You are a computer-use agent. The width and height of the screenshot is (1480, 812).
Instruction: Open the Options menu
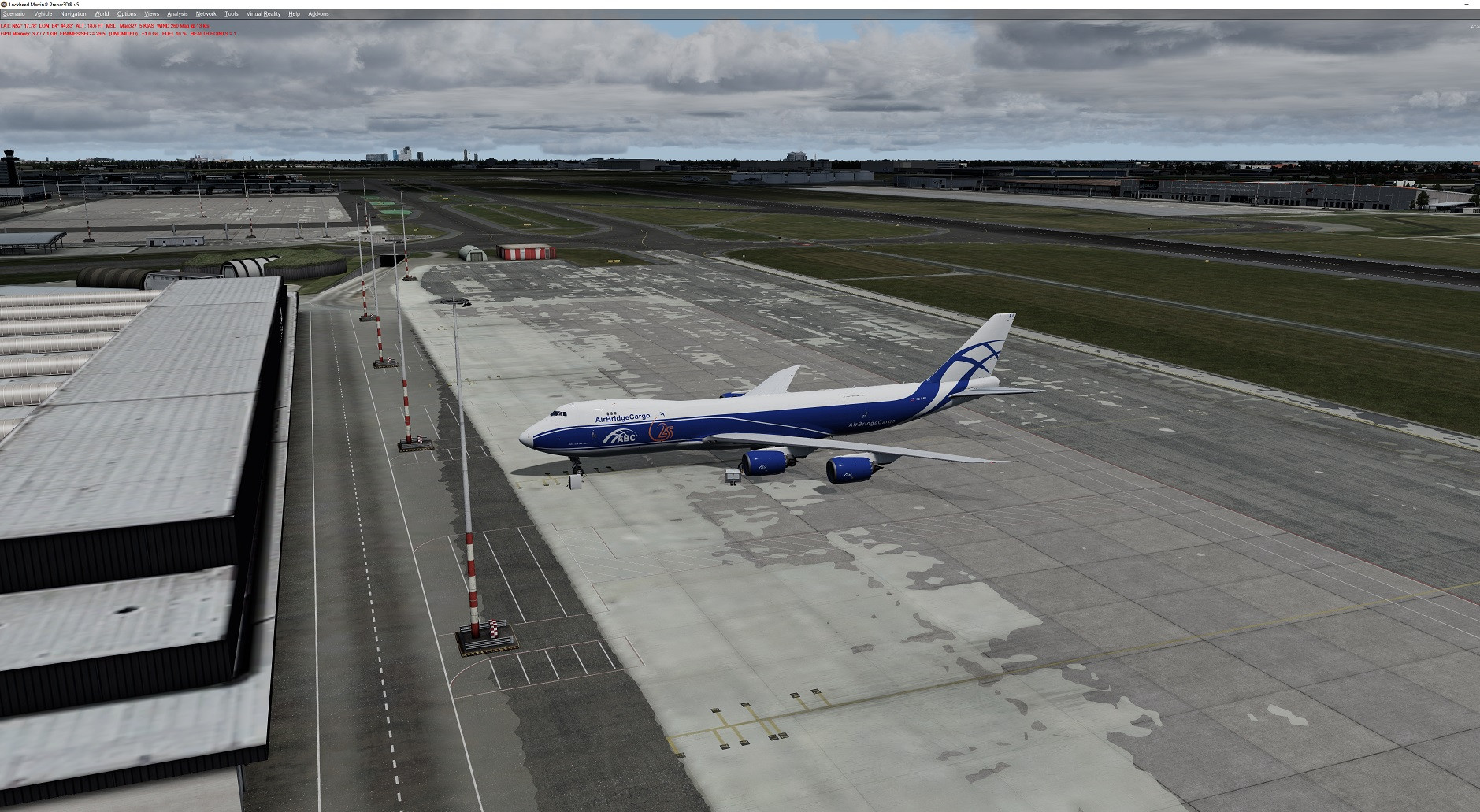tap(126, 13)
